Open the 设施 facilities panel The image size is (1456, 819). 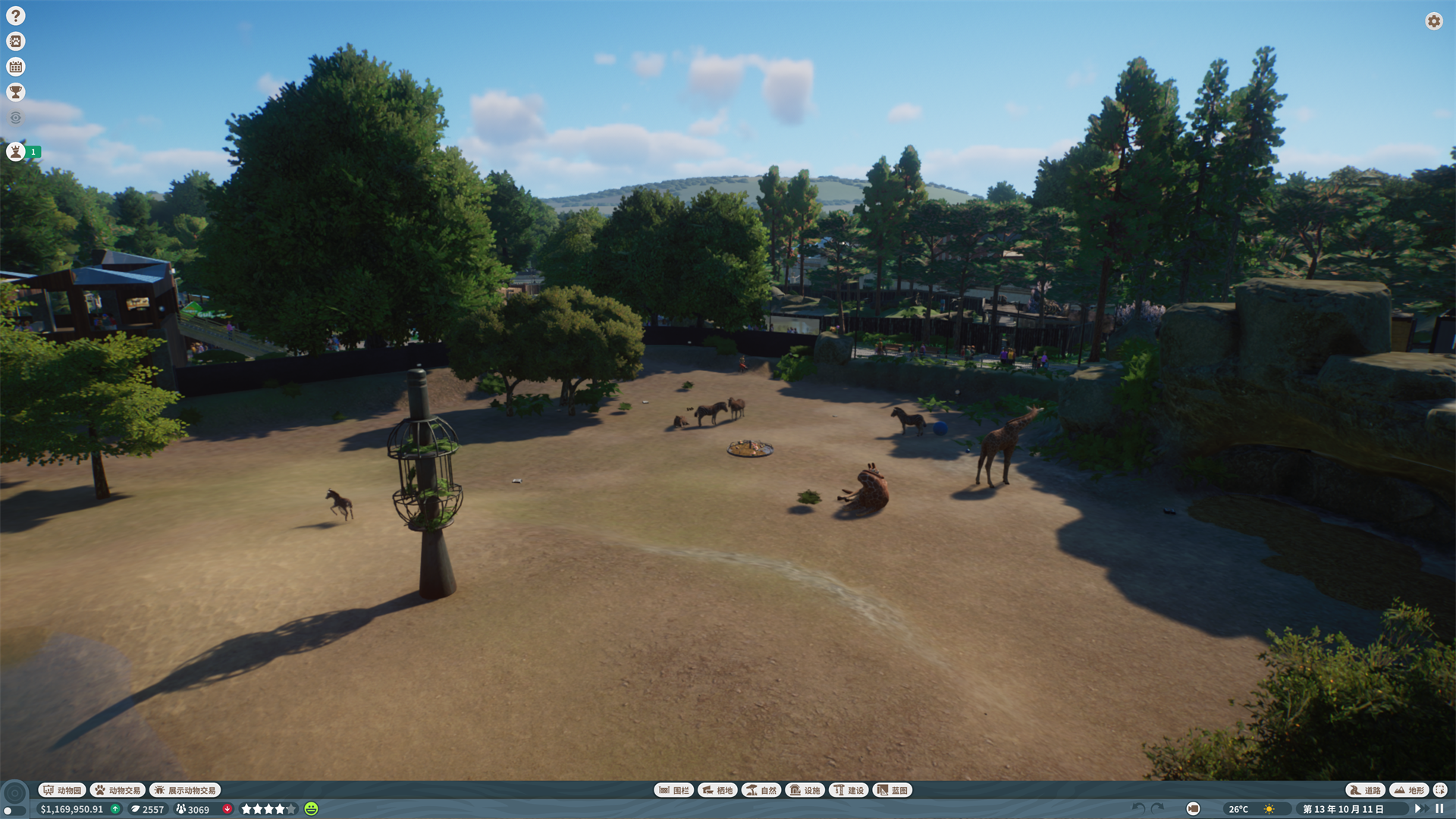(805, 789)
